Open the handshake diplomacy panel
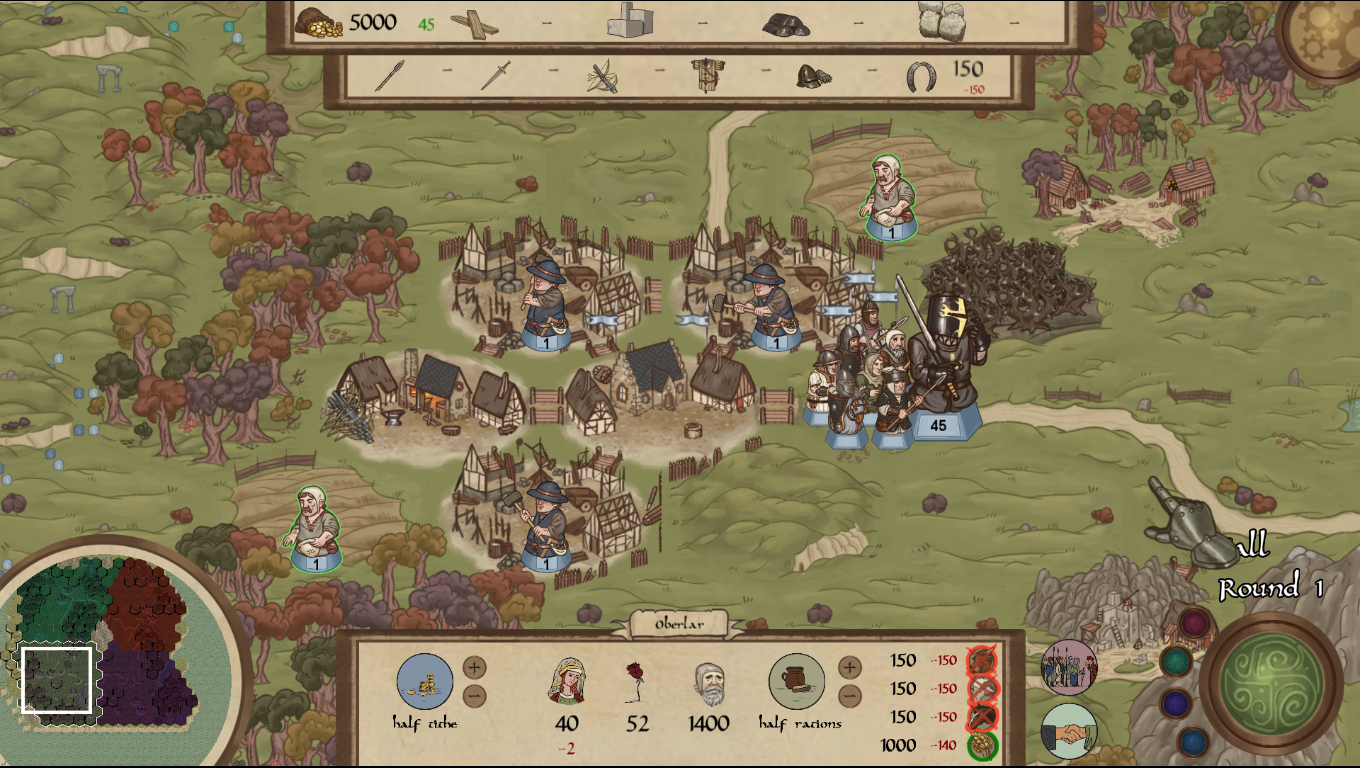Screen dimensions: 1360x768 1068,731
